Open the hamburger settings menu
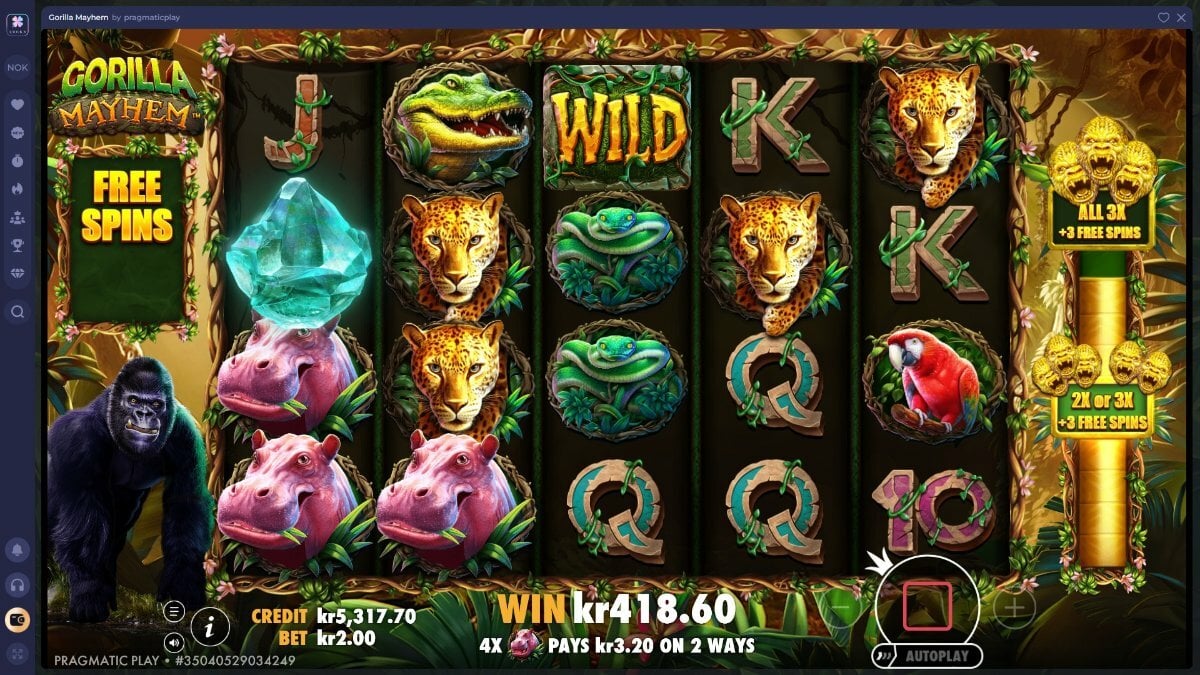The height and width of the screenshot is (675, 1200). 174,611
